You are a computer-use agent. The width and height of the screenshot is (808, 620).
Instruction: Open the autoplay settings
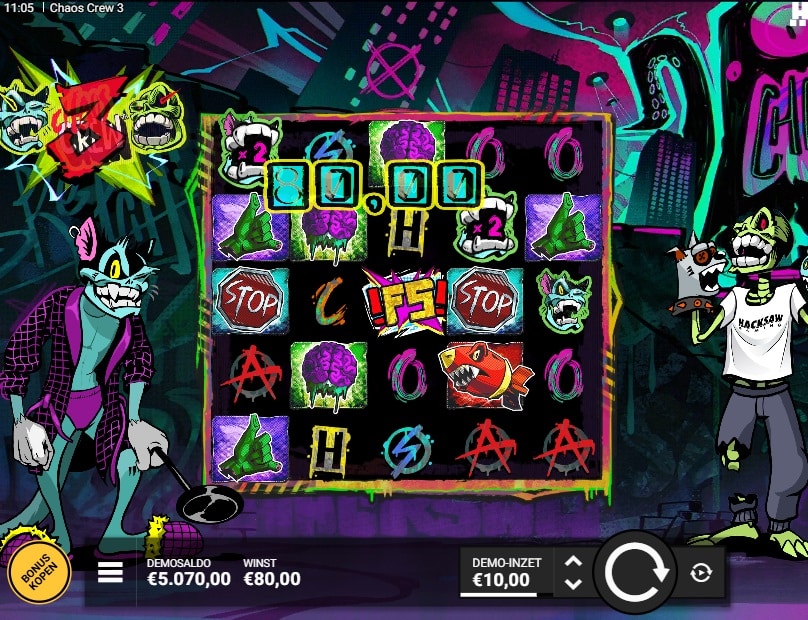tap(700, 573)
